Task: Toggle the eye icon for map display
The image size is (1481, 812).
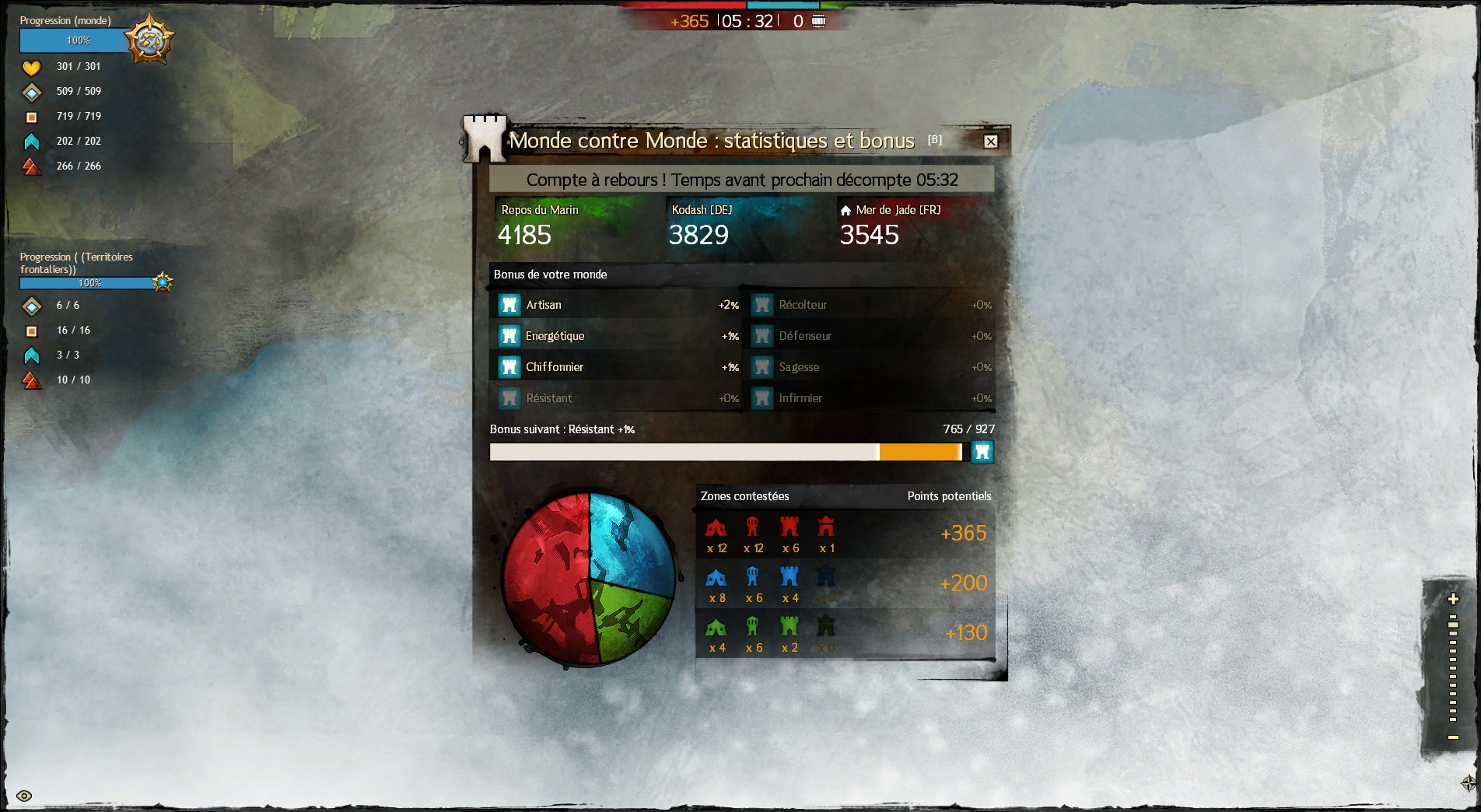Action: (x=24, y=796)
